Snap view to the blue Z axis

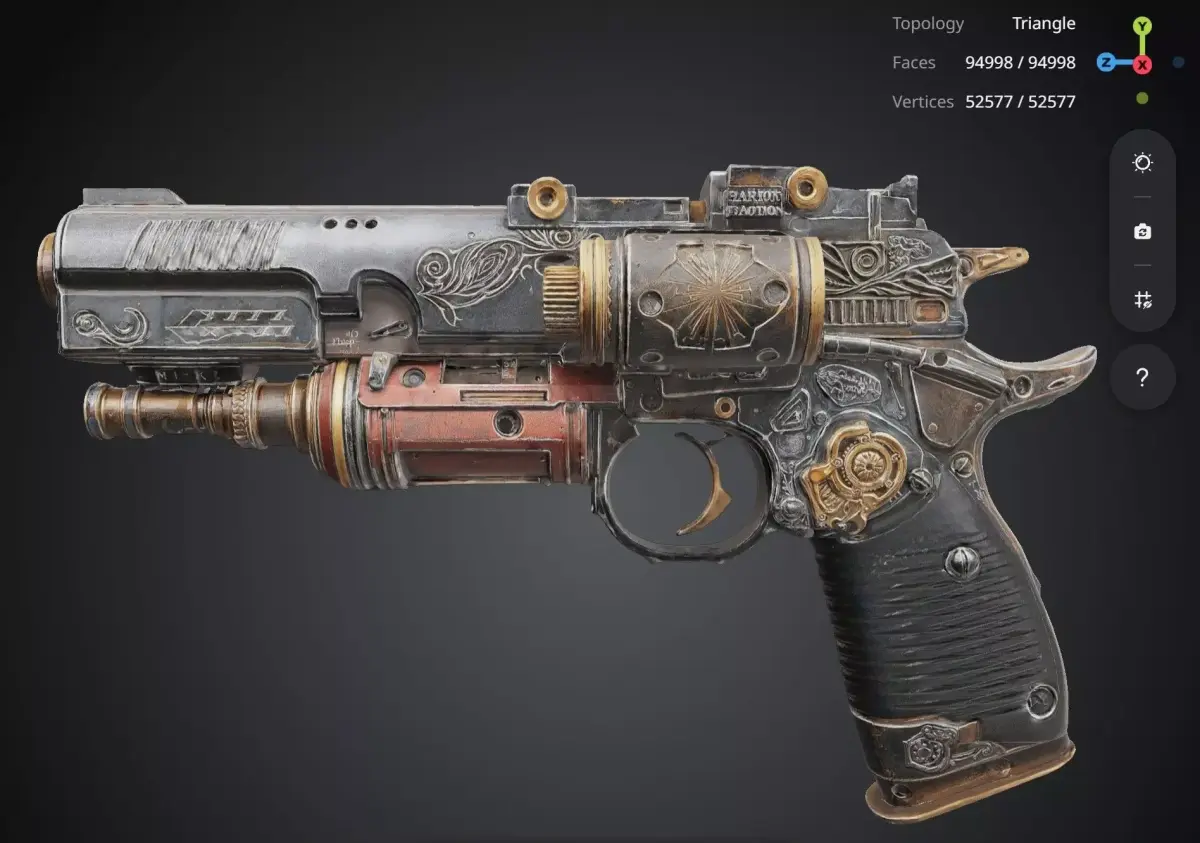point(1106,62)
